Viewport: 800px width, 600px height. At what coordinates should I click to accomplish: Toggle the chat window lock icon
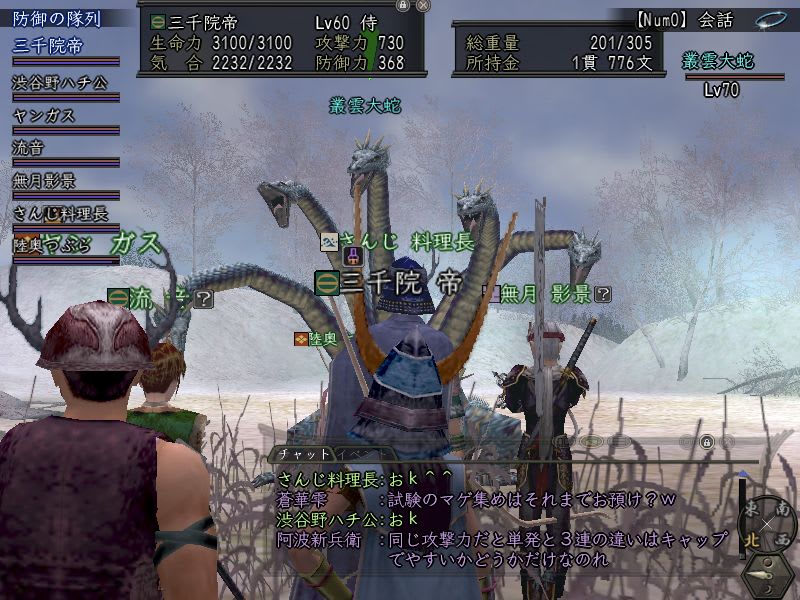click(706, 441)
